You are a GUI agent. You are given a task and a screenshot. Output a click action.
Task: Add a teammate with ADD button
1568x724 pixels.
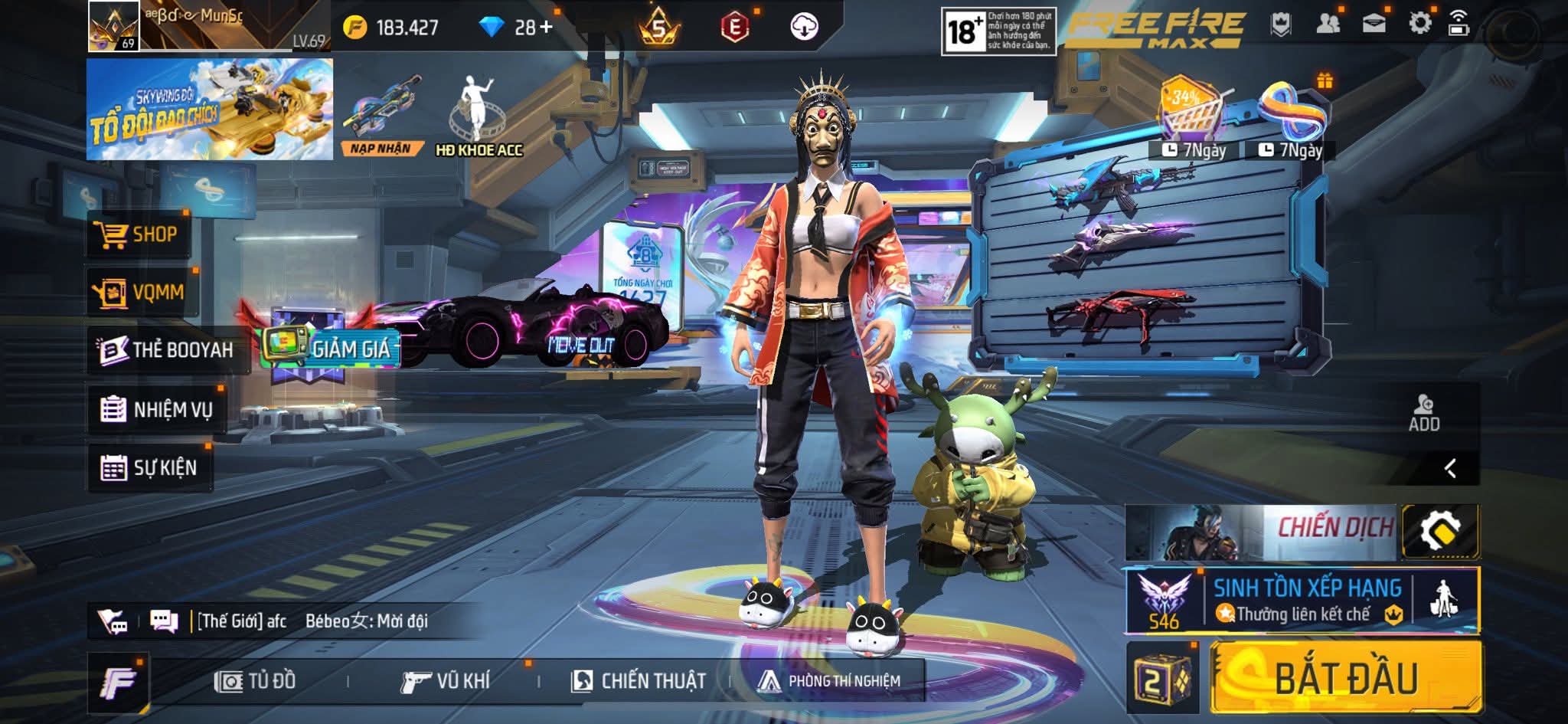pos(1424,414)
